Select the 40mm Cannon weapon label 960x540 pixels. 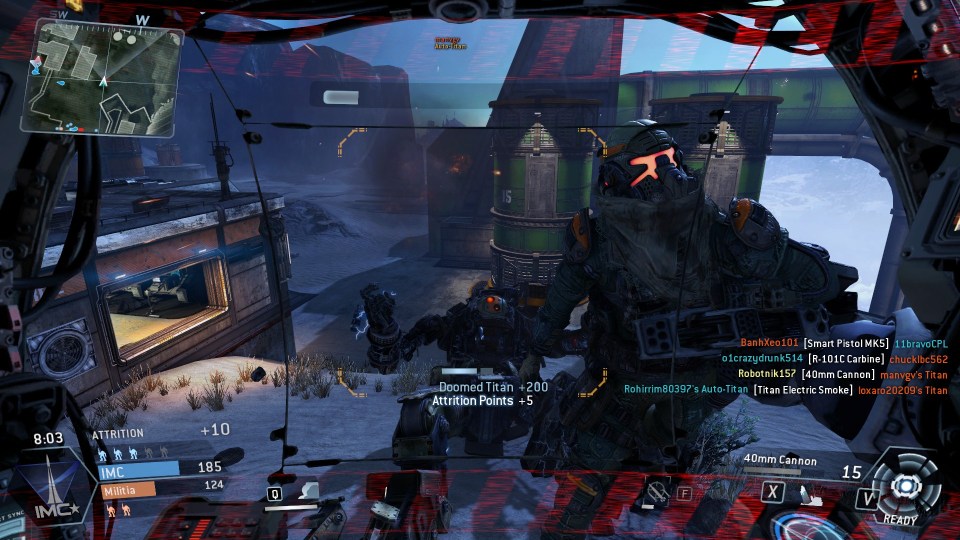tap(780, 461)
